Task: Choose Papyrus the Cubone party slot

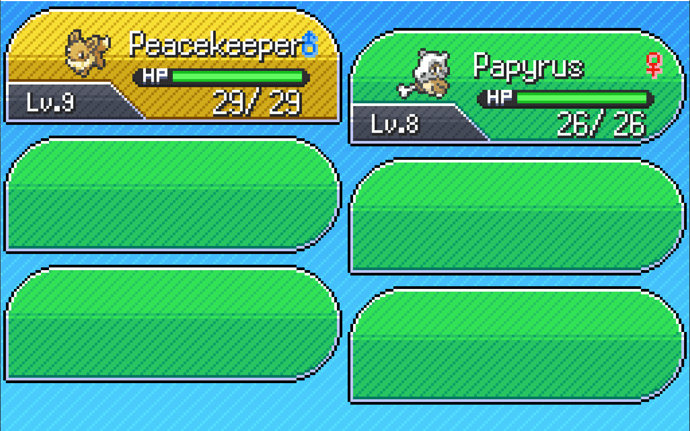Action: coord(516,88)
